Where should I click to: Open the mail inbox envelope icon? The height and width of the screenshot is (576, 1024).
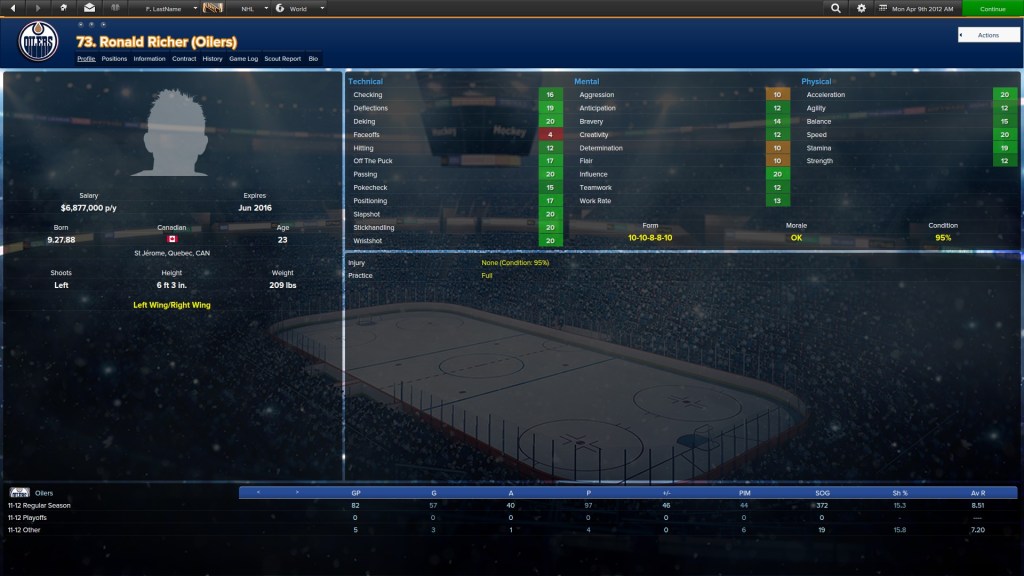click(90, 8)
